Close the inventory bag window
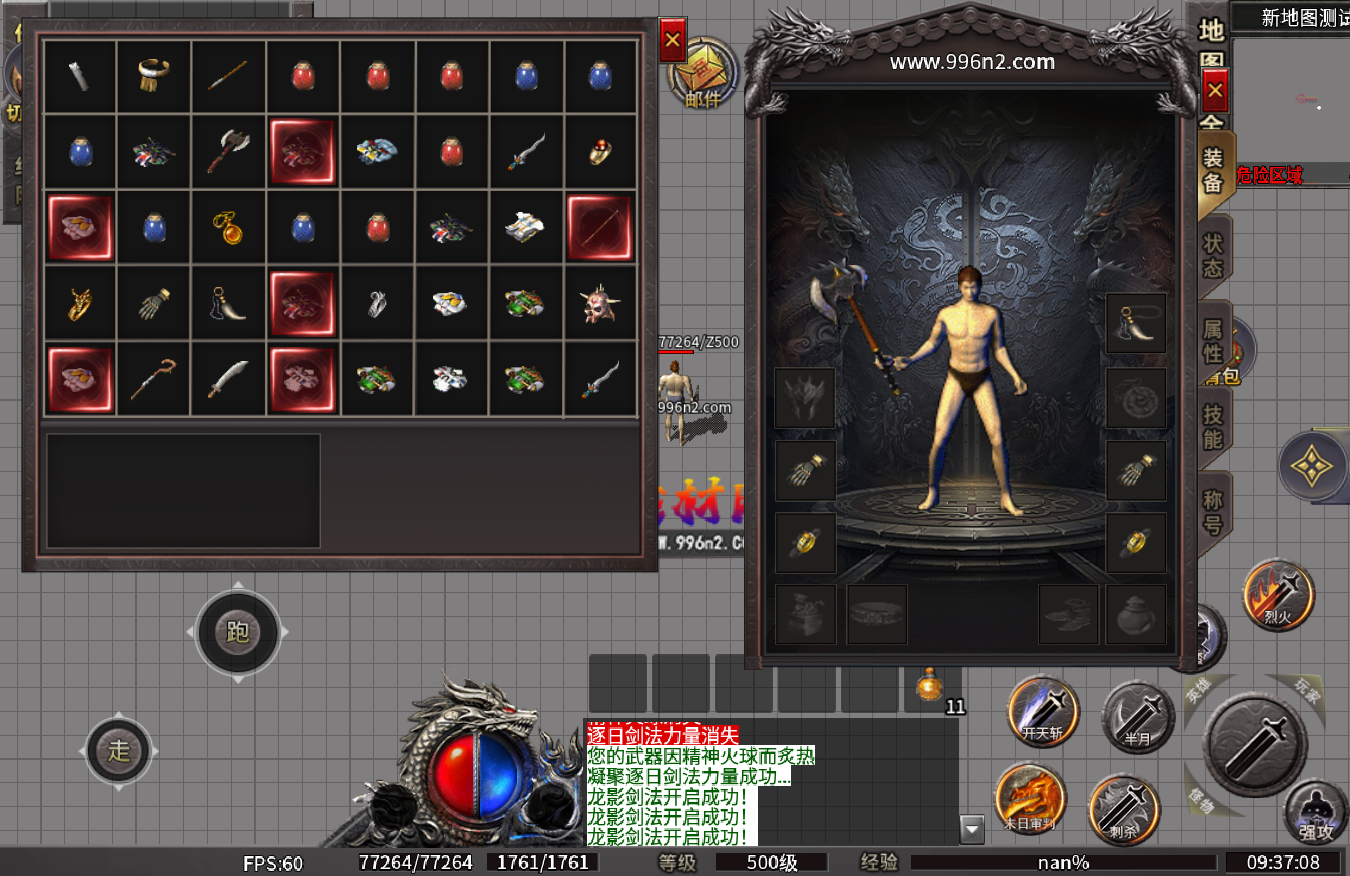The width and height of the screenshot is (1350, 876). click(x=672, y=41)
